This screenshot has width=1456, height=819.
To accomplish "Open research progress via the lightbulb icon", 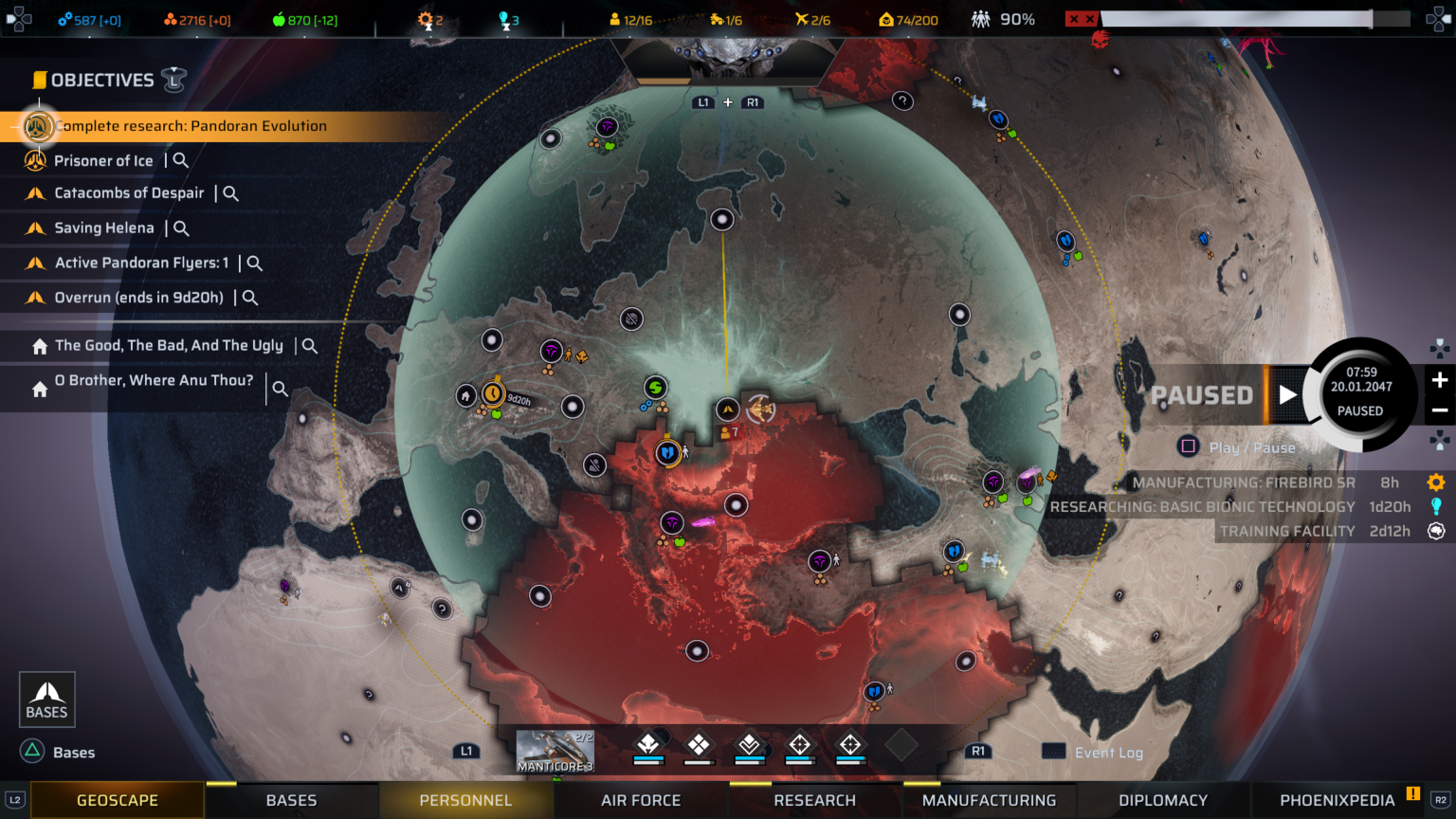I will tap(1436, 506).
